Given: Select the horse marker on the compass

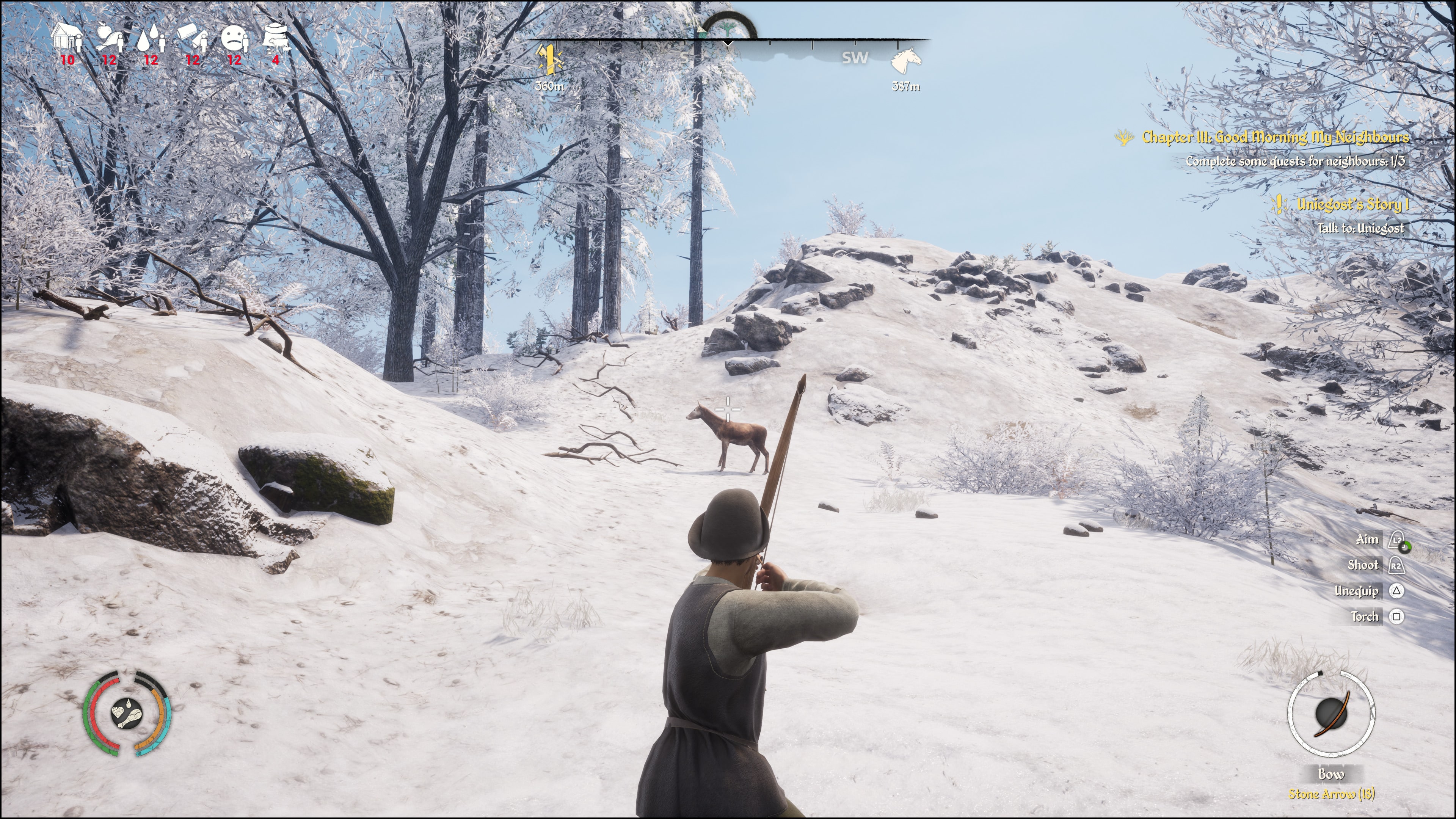Looking at the screenshot, I should [905, 61].
